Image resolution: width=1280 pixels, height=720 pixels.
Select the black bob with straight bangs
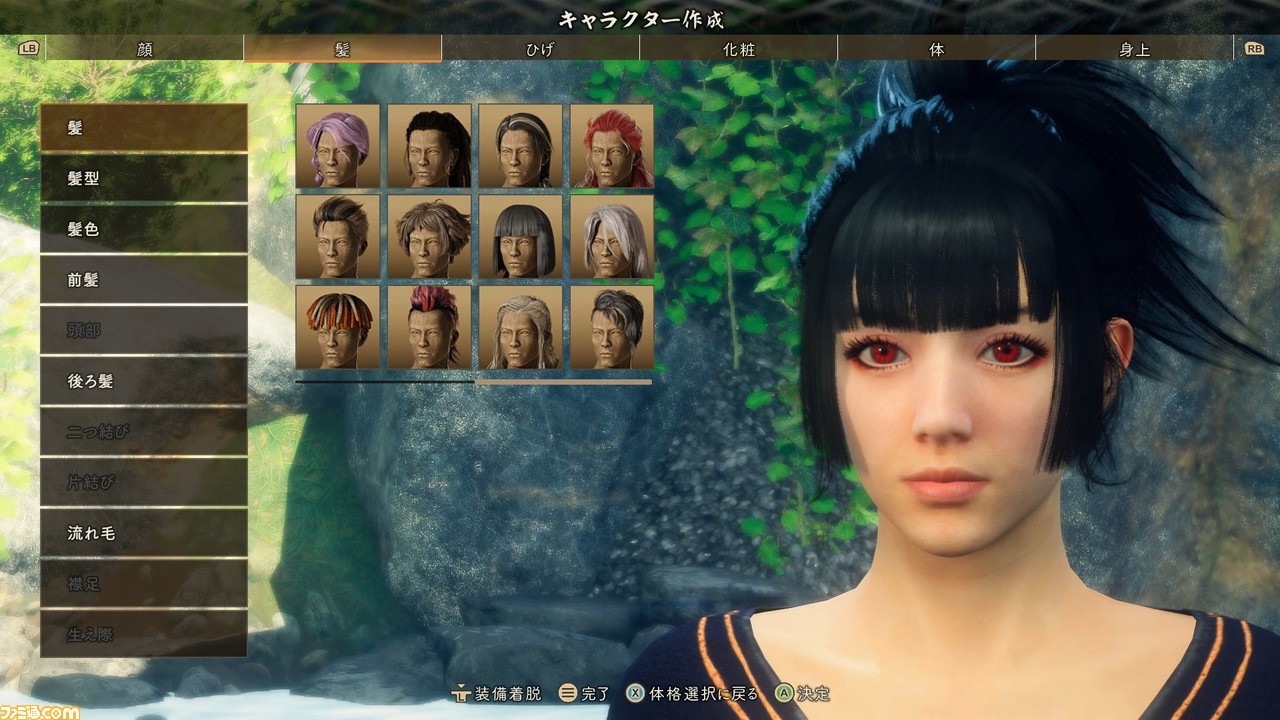click(x=520, y=236)
